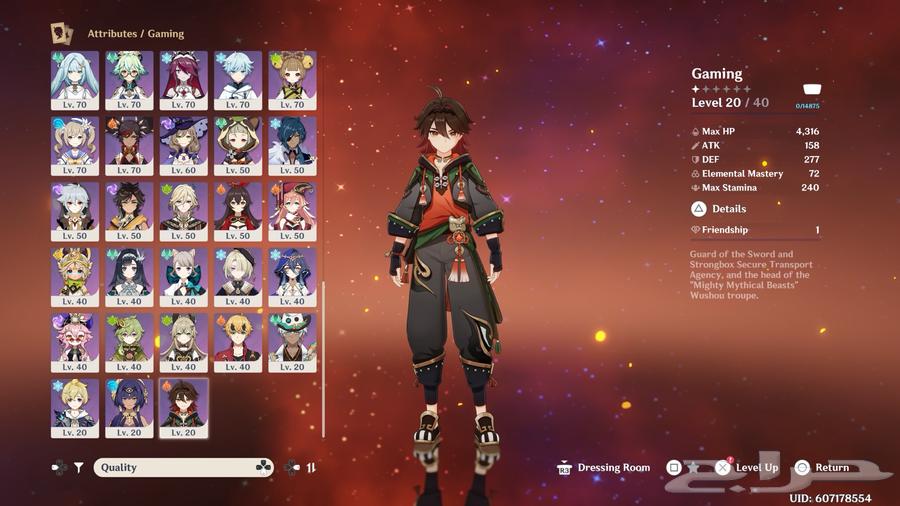This screenshot has height=506, width=900.
Task: Open the character filter funnel
Action: pyautogui.click(x=78, y=467)
